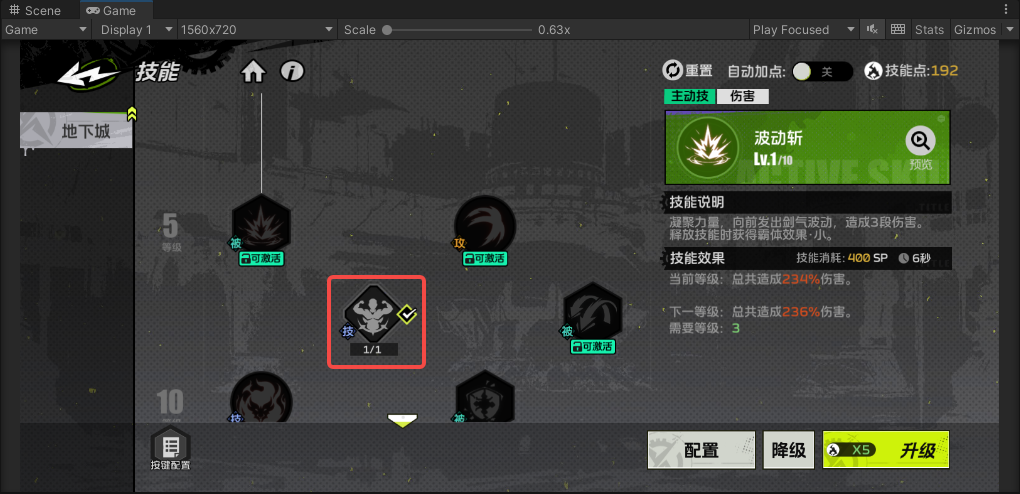This screenshot has width=1020, height=494.
Task: Show skill info with the i icon
Action: pyautogui.click(x=292, y=71)
